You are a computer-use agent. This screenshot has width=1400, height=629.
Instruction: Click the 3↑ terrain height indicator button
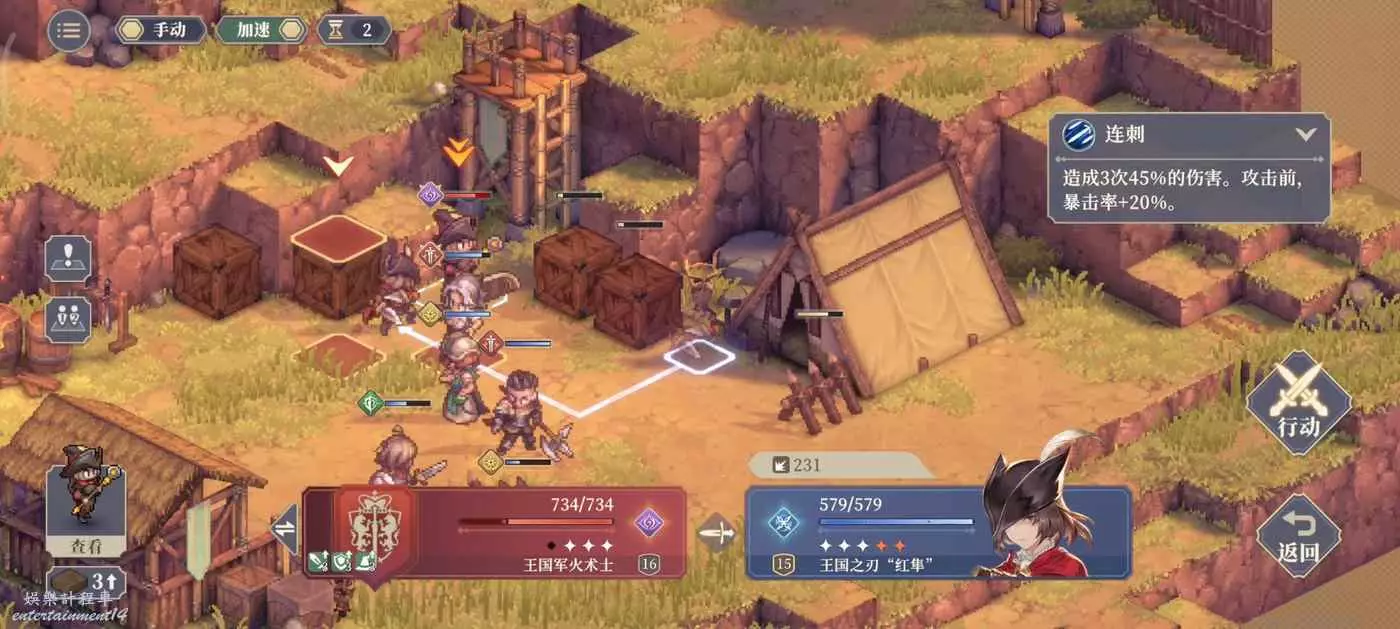click(85, 582)
